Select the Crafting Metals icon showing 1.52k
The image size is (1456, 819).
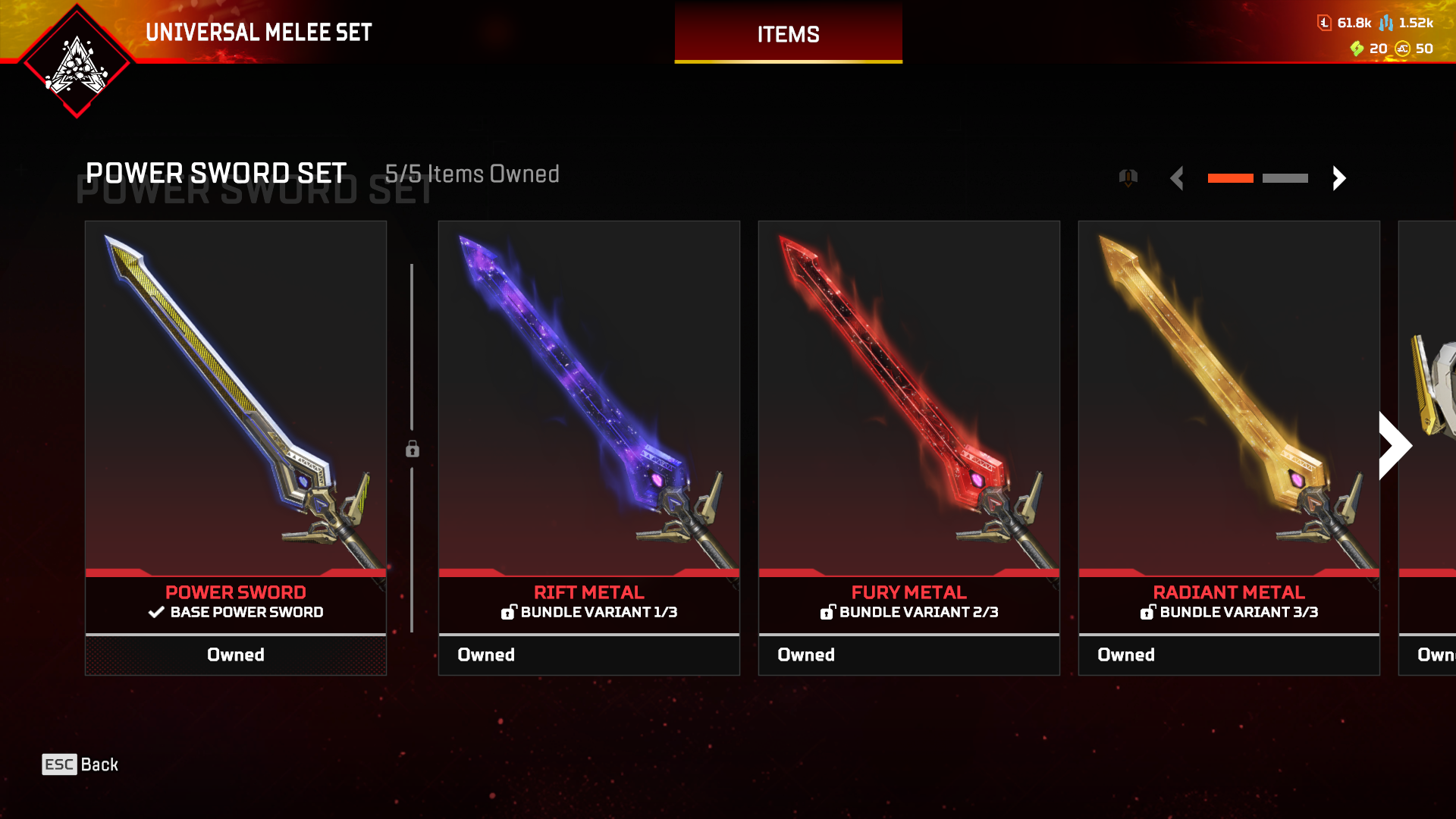(1387, 23)
